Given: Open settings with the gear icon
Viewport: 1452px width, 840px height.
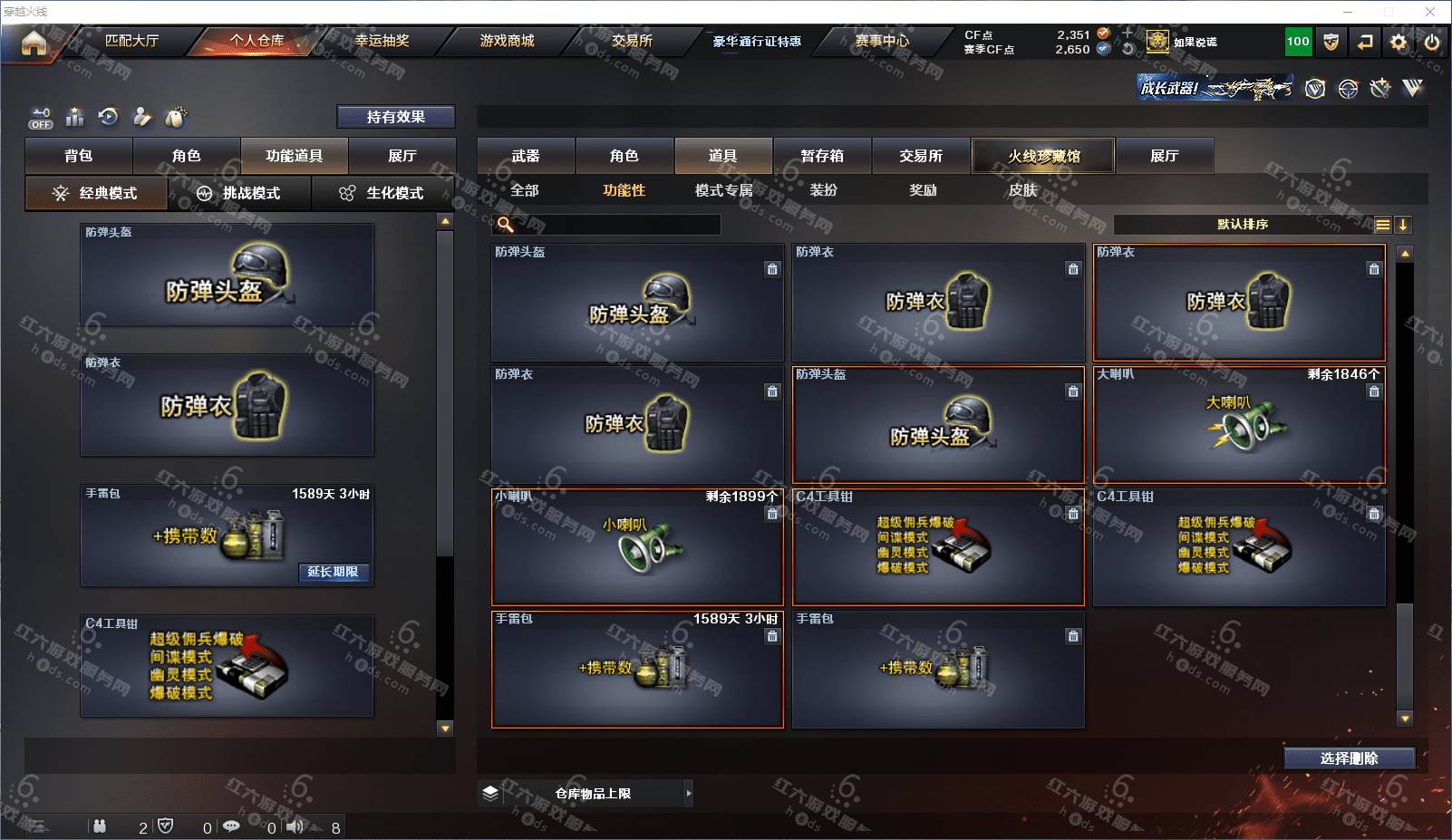Looking at the screenshot, I should pos(1399,42).
